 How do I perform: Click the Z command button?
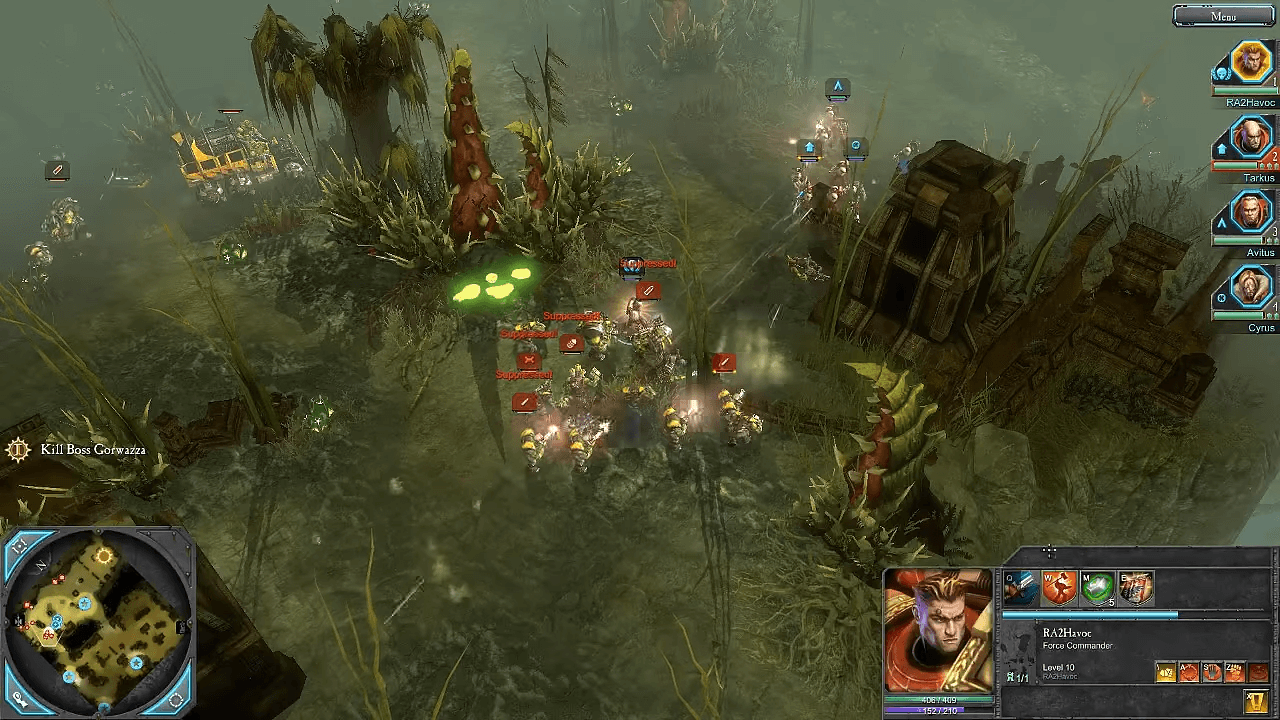click(1235, 672)
